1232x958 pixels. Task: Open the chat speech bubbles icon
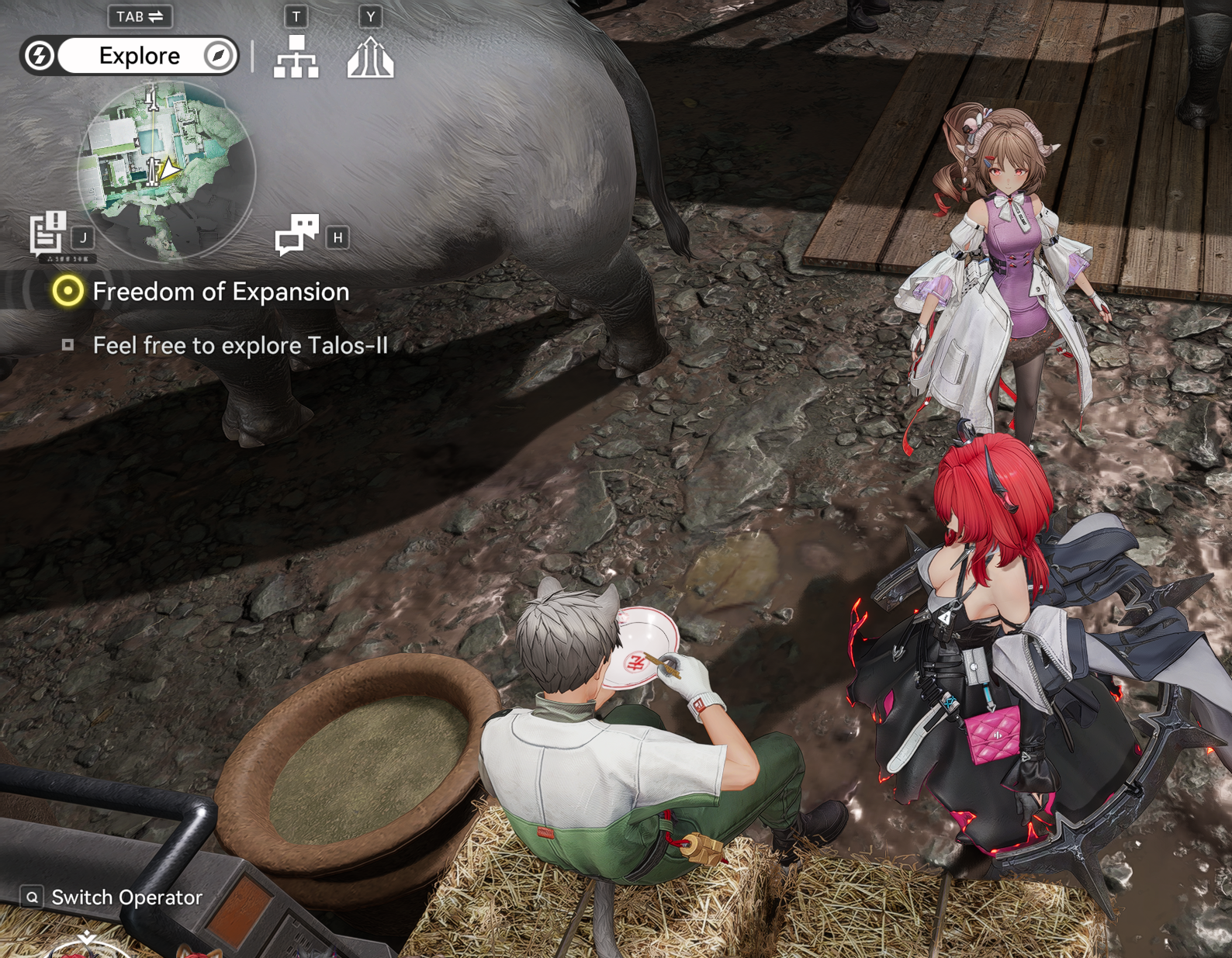coord(297,234)
